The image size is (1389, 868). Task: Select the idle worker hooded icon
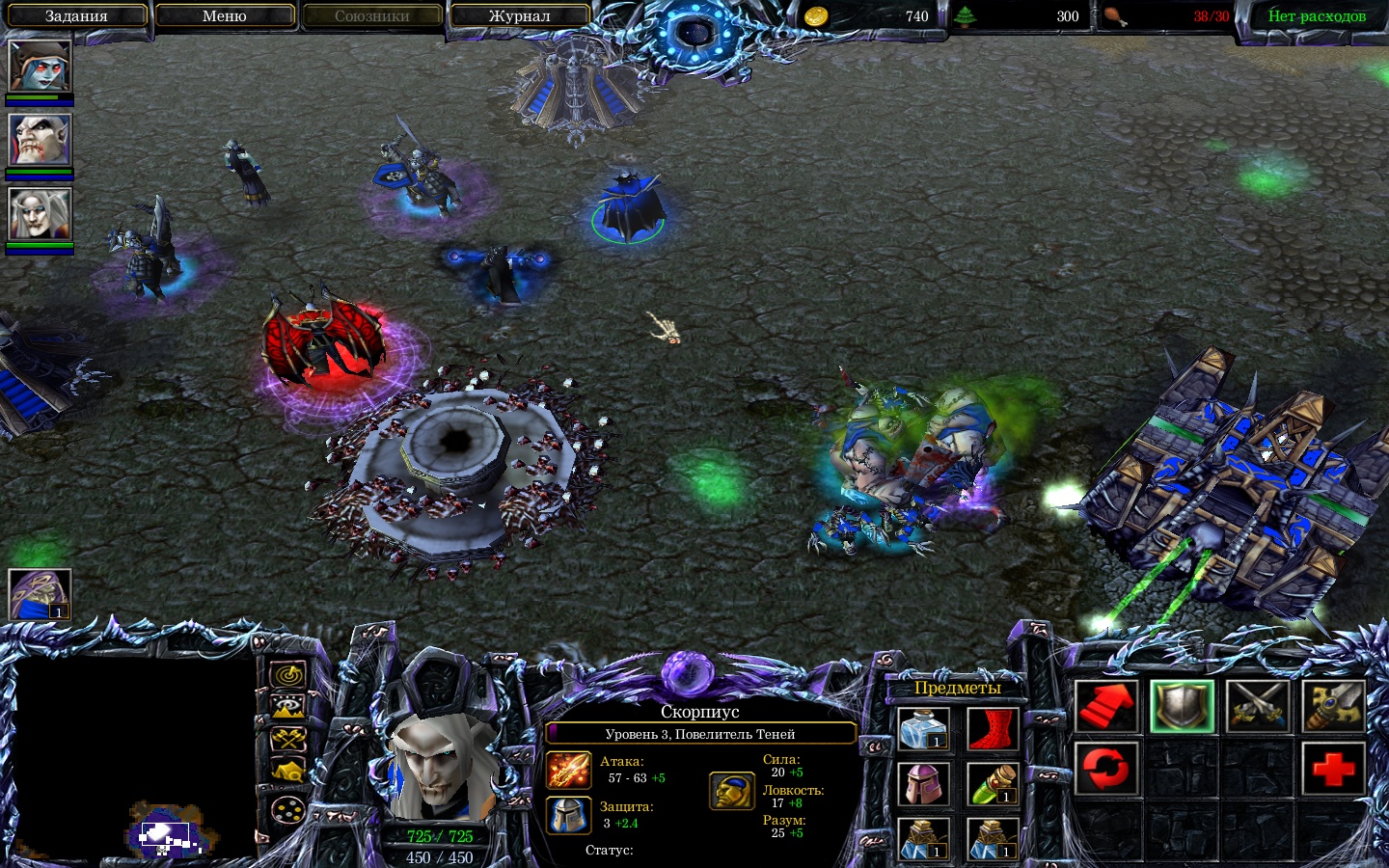coord(40,594)
